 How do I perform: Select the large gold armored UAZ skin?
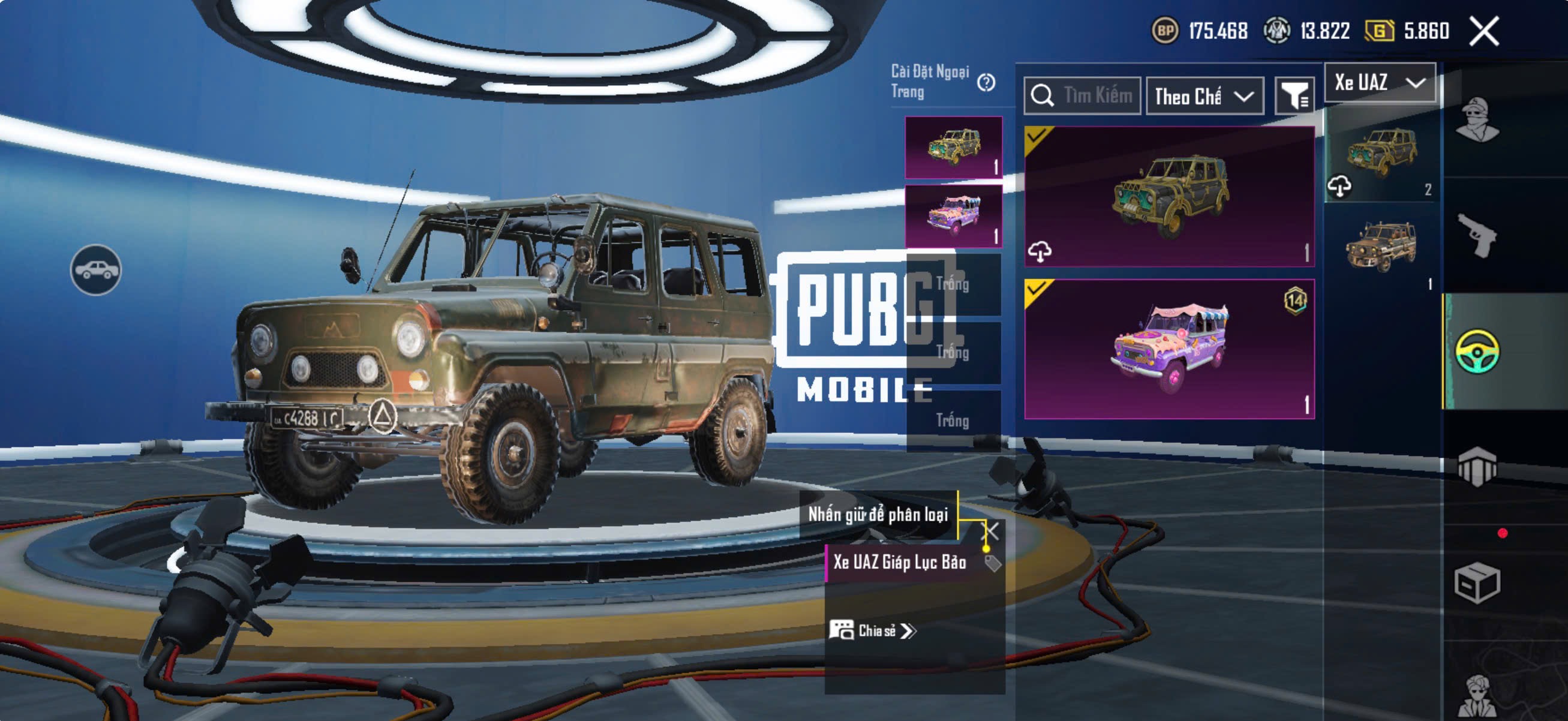pyautogui.click(x=1169, y=196)
